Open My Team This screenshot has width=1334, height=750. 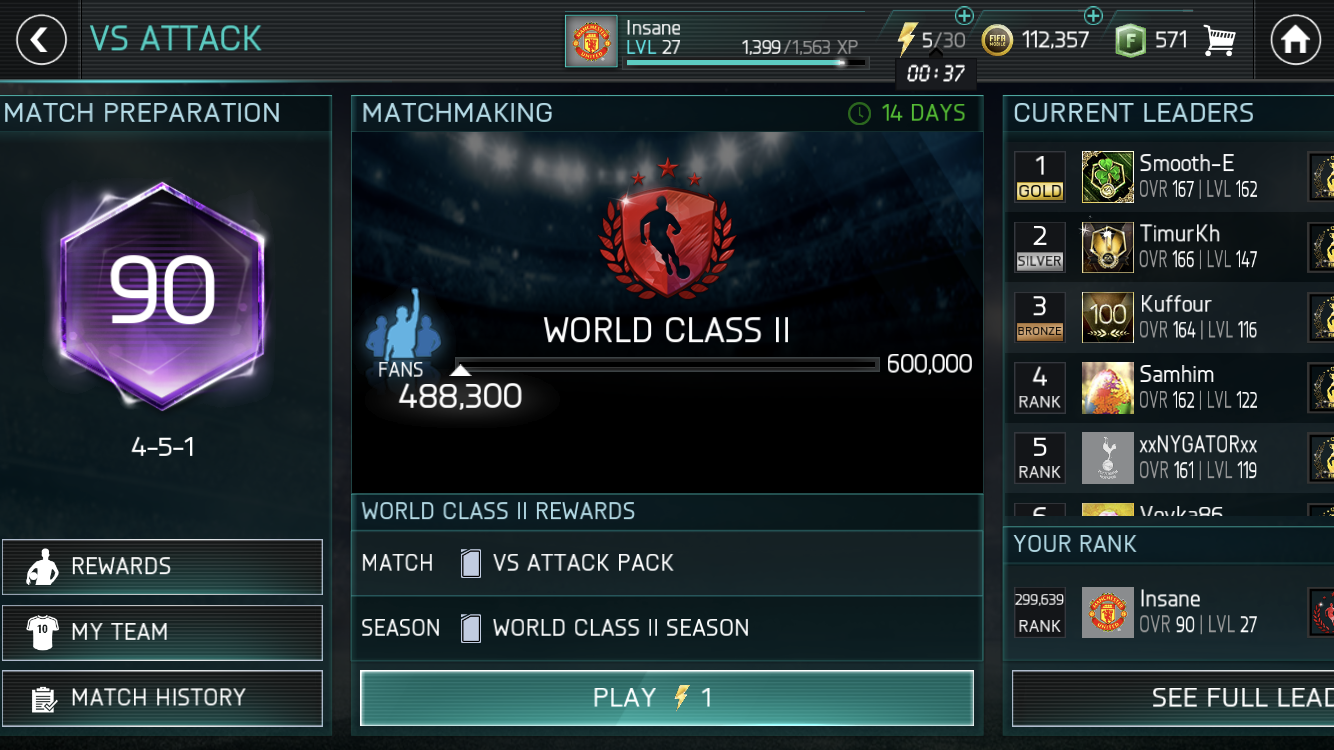(x=162, y=632)
